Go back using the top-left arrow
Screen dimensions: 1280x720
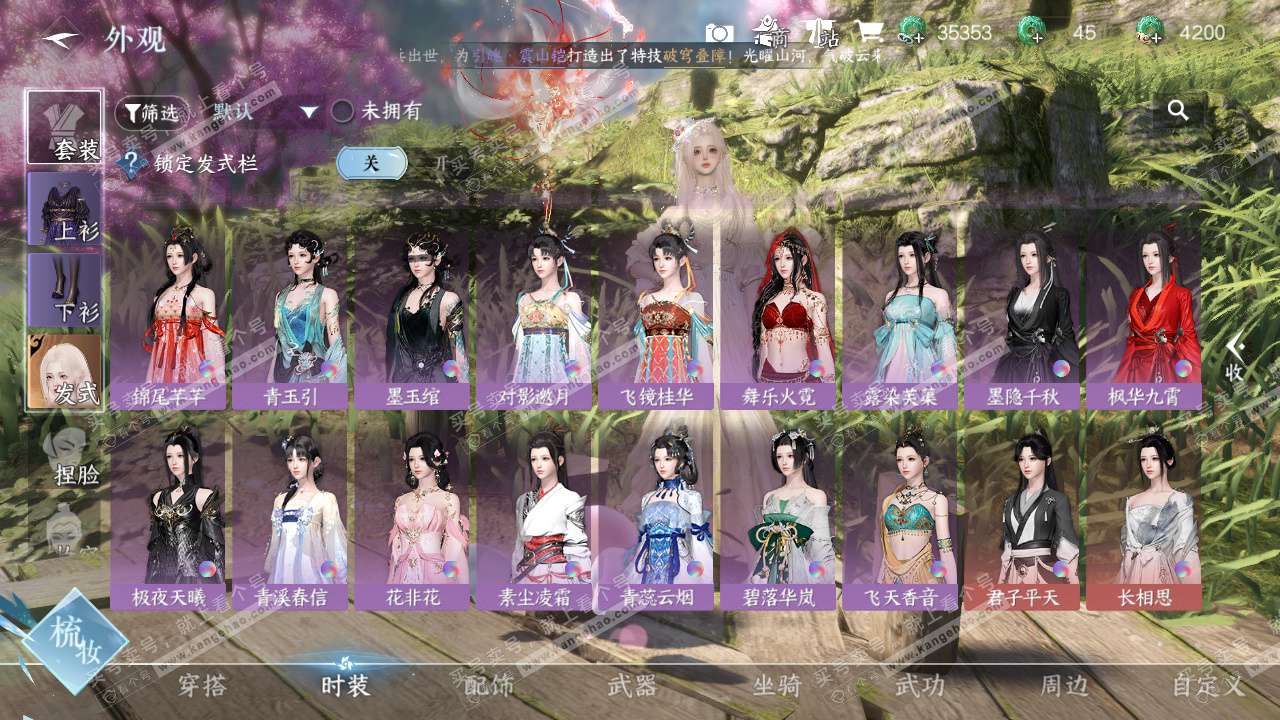62,38
